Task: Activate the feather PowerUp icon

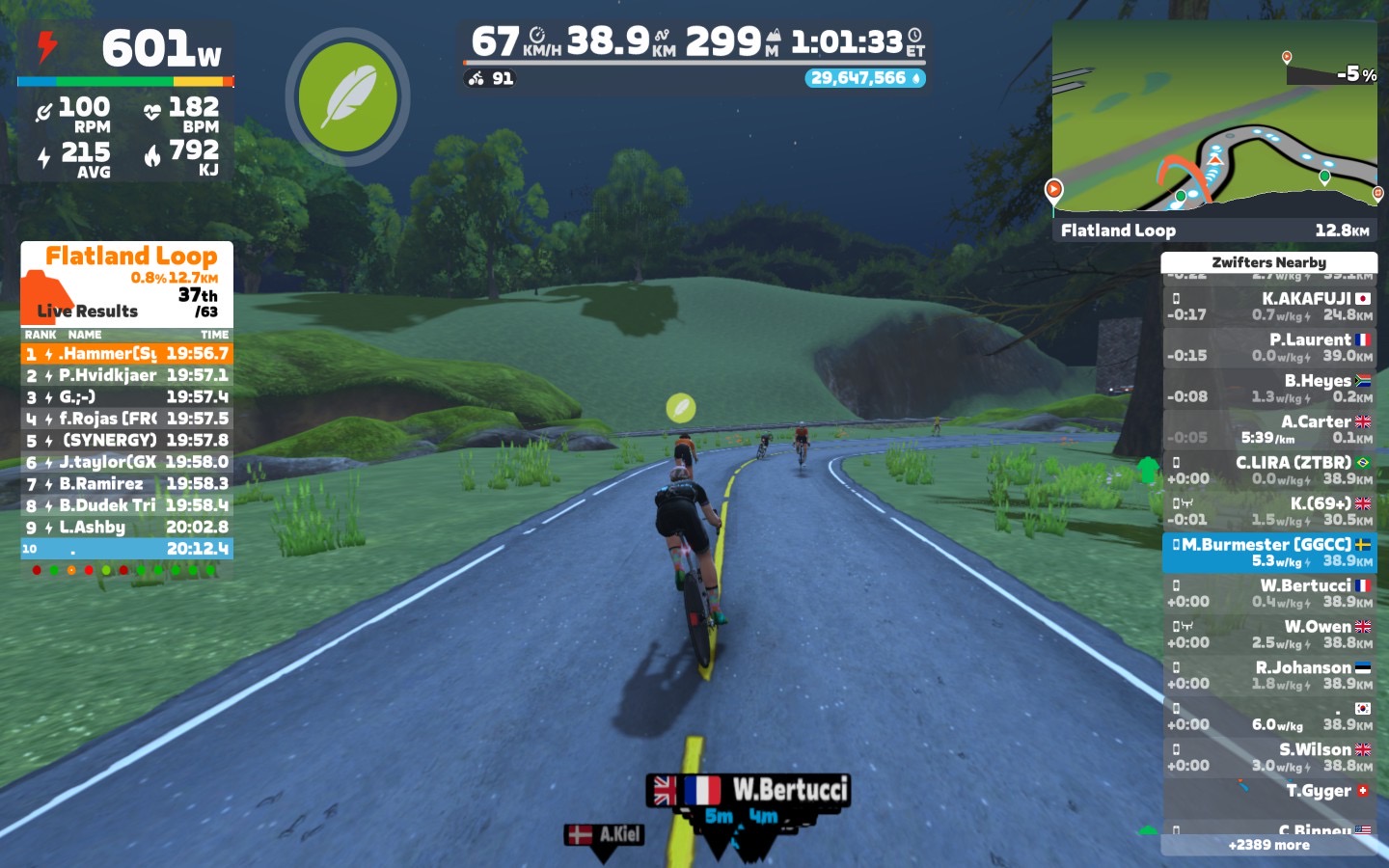Action: [347, 96]
